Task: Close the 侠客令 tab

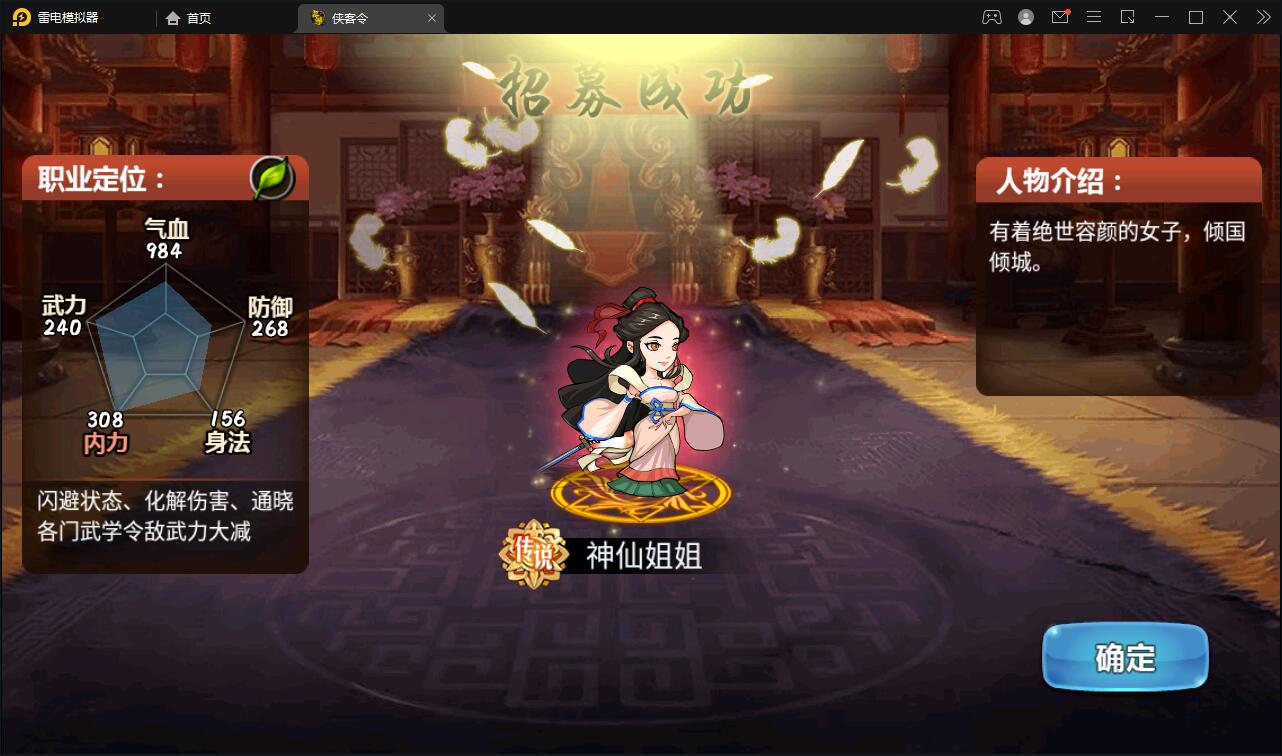Action: click(431, 17)
